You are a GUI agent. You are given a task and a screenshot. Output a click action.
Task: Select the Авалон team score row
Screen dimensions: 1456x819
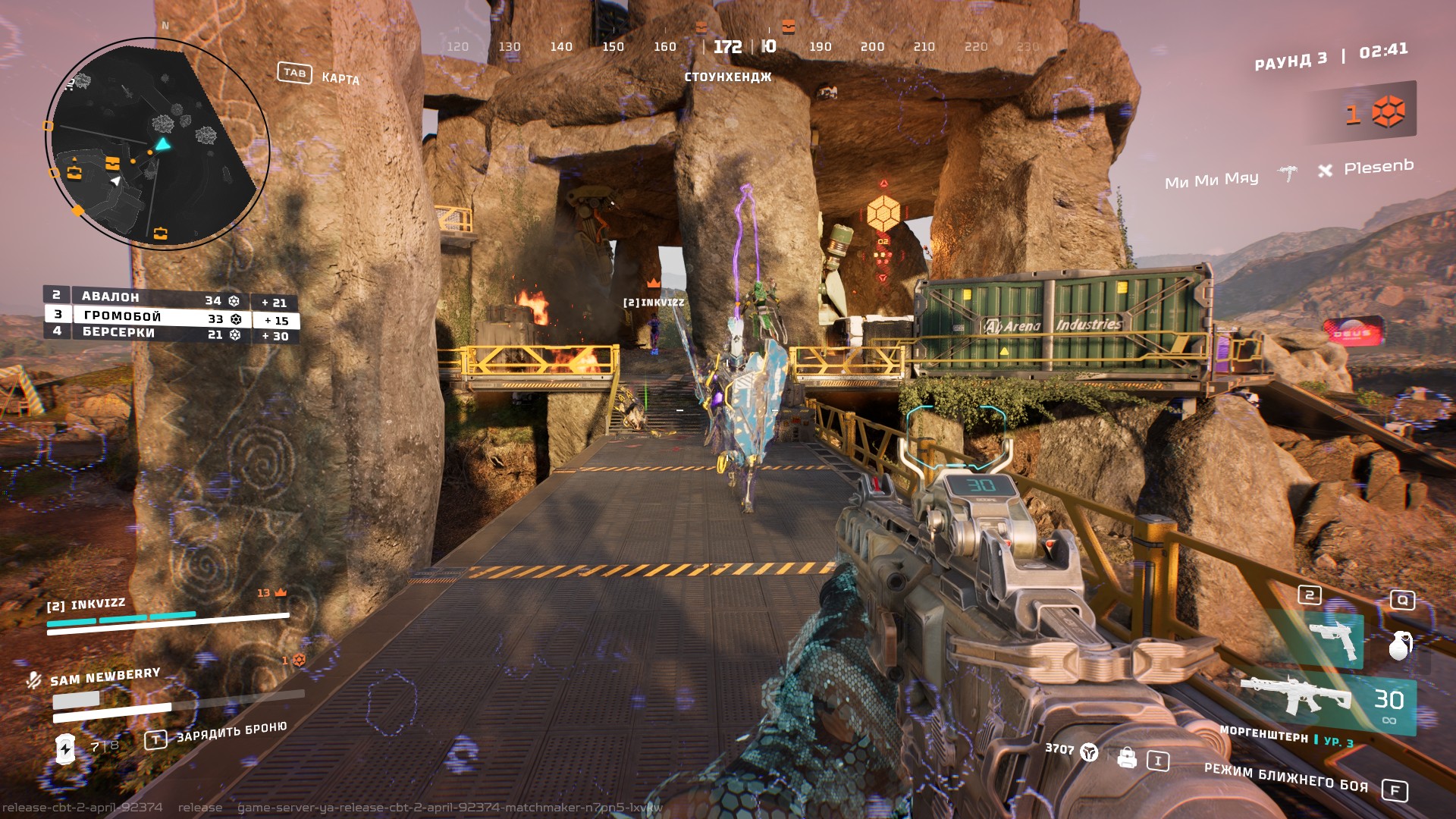point(171,298)
